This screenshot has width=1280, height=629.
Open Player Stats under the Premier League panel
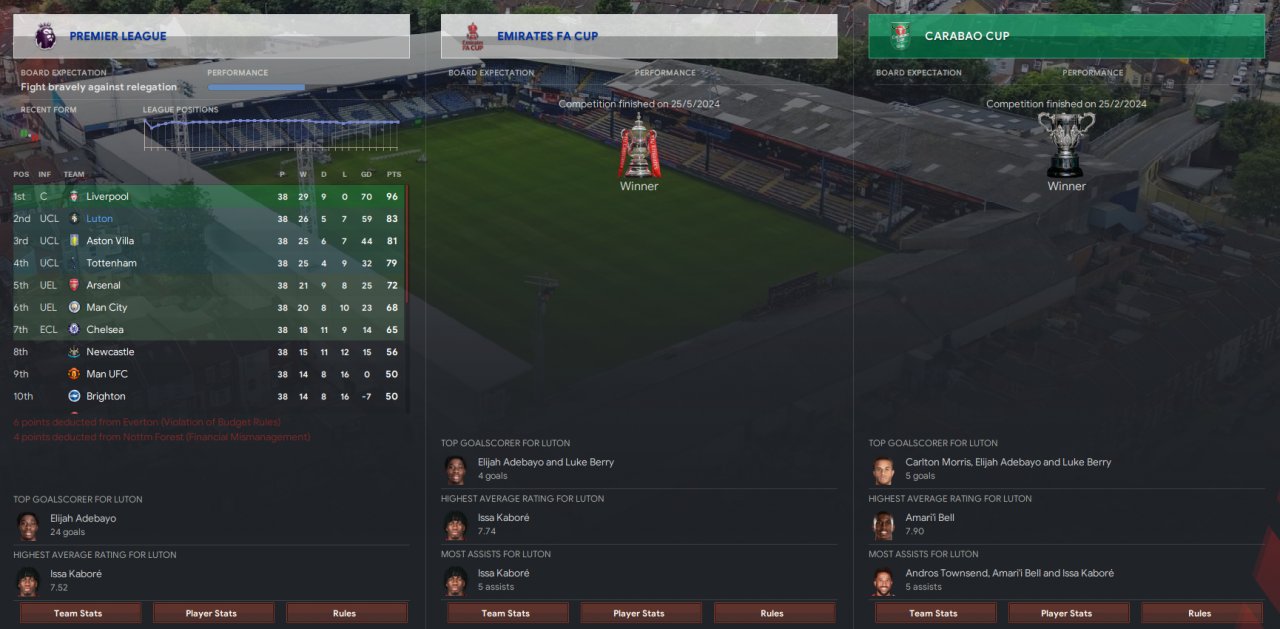point(212,613)
